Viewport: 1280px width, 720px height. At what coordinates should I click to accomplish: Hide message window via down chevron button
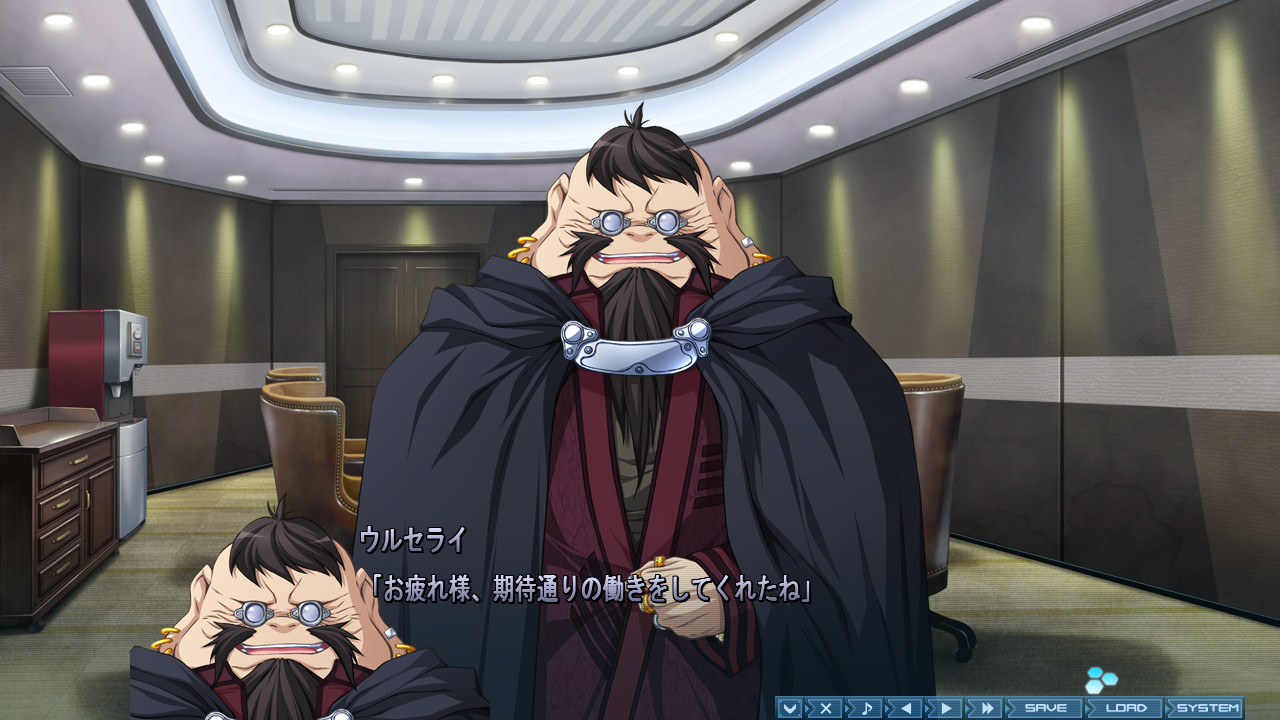coord(791,707)
